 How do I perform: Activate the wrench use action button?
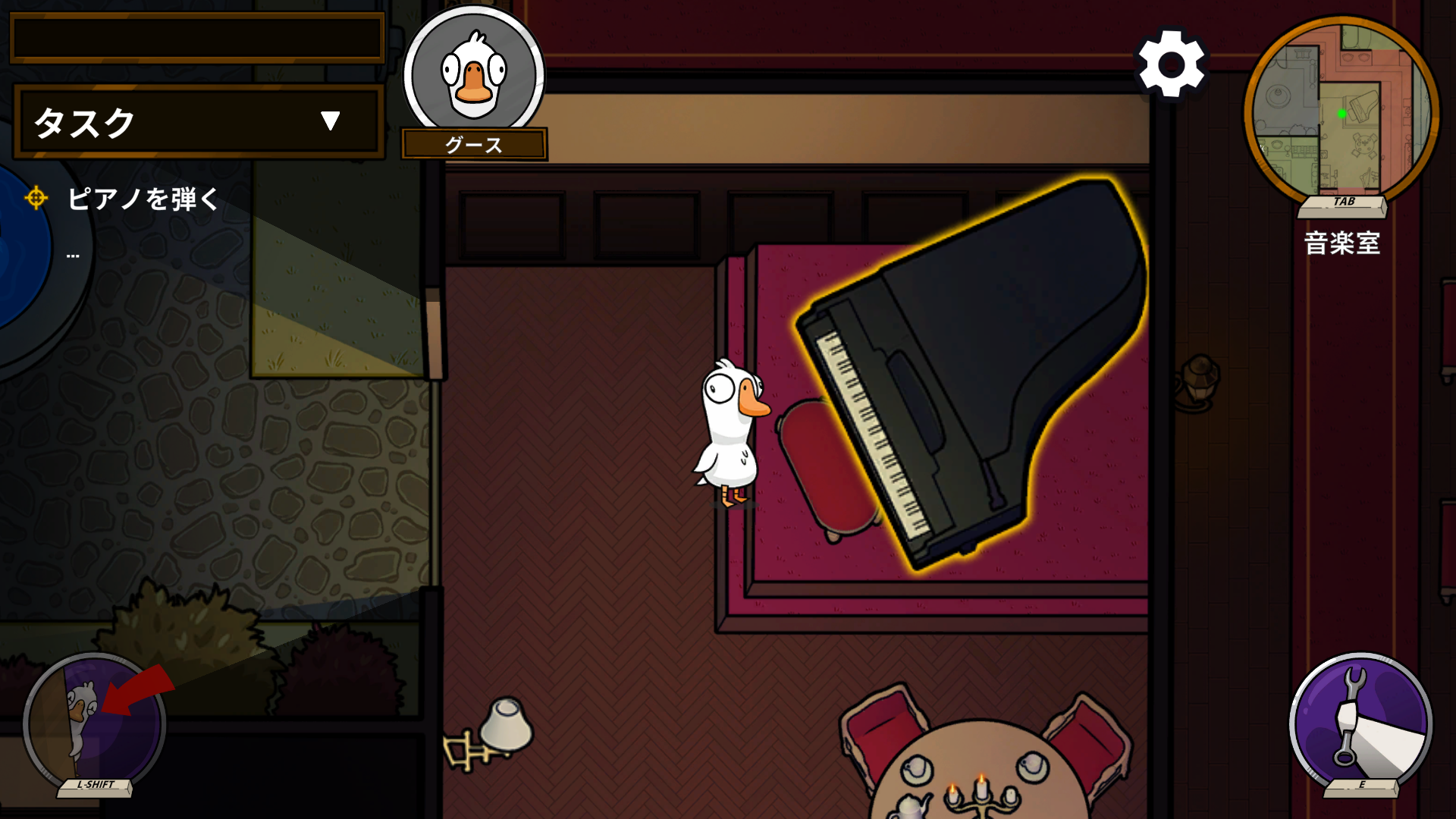[1360, 722]
